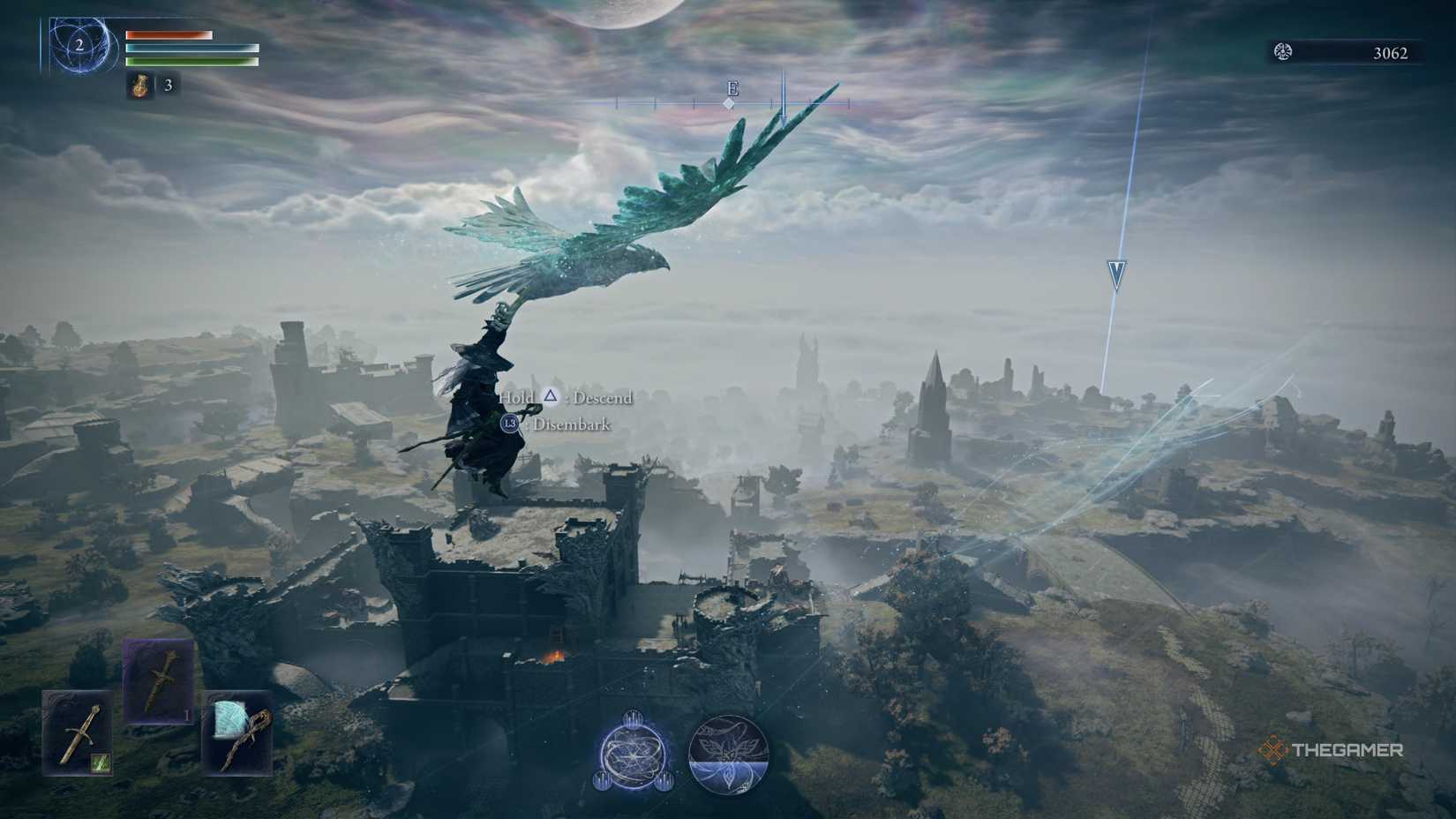
Task: Select the Crimson Flask icon
Action: click(141, 87)
